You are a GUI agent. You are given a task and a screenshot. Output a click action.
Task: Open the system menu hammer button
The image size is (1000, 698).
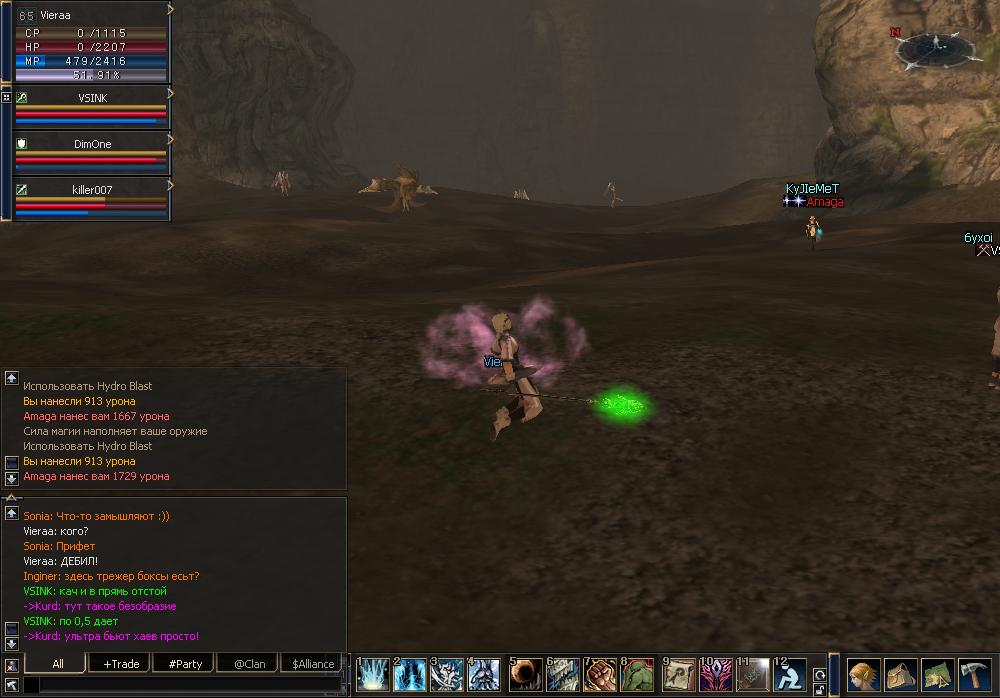click(974, 675)
